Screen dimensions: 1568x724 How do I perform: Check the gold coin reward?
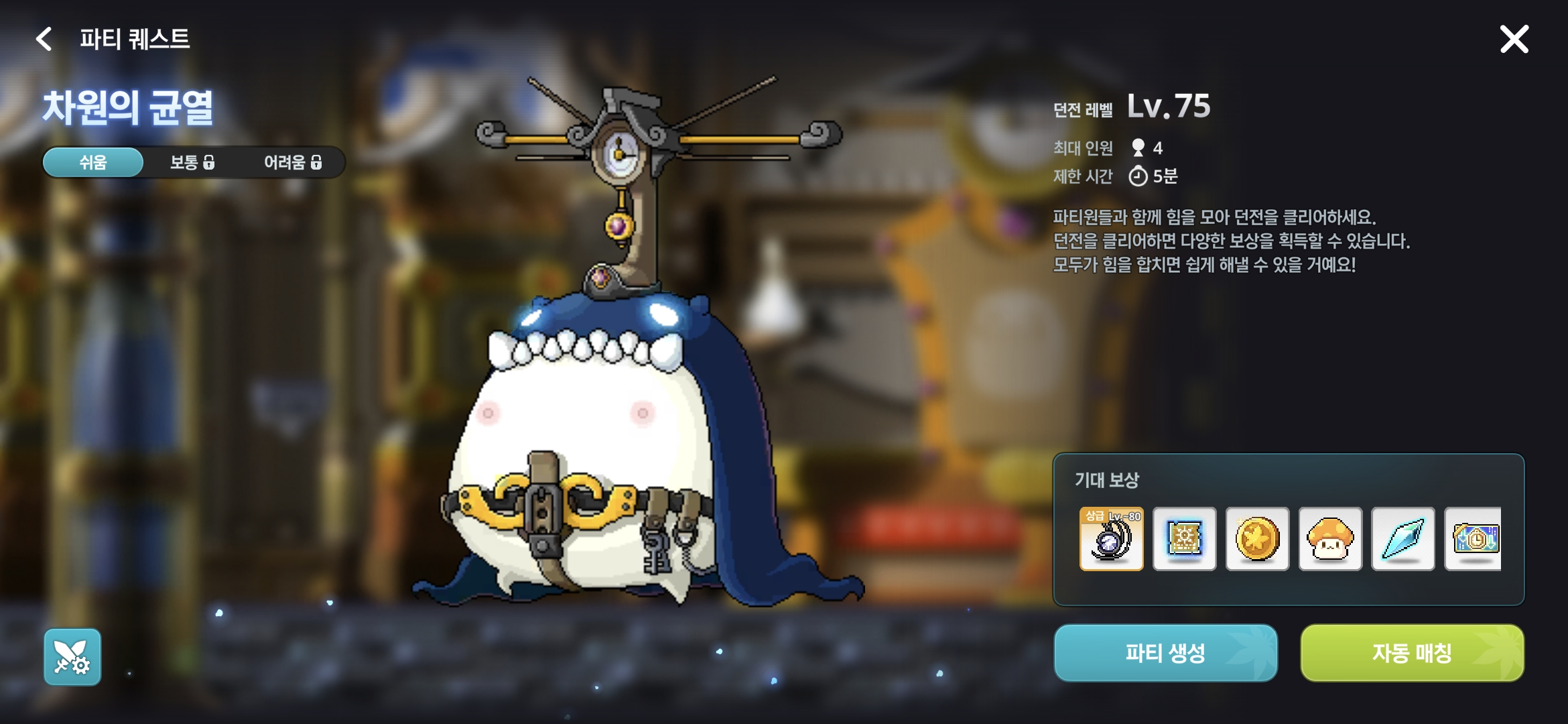1257,539
